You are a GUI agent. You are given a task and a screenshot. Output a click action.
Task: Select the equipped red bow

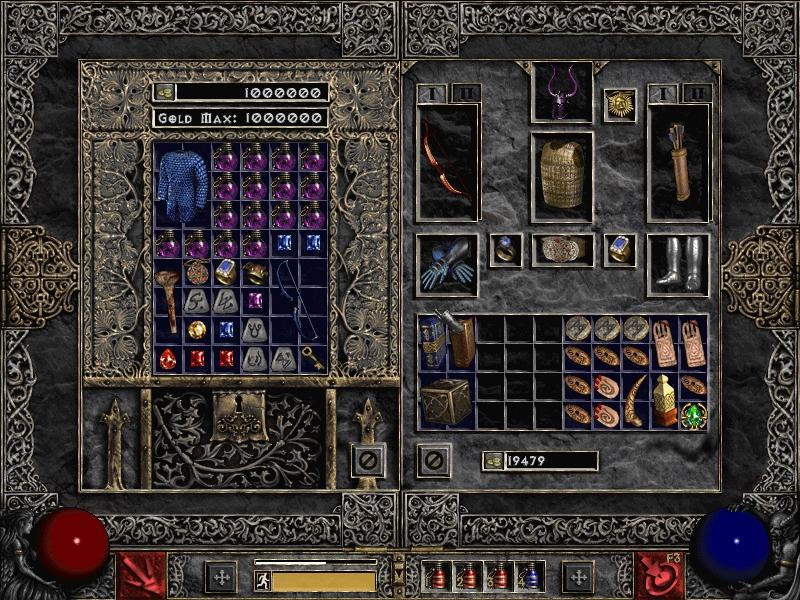(447, 162)
